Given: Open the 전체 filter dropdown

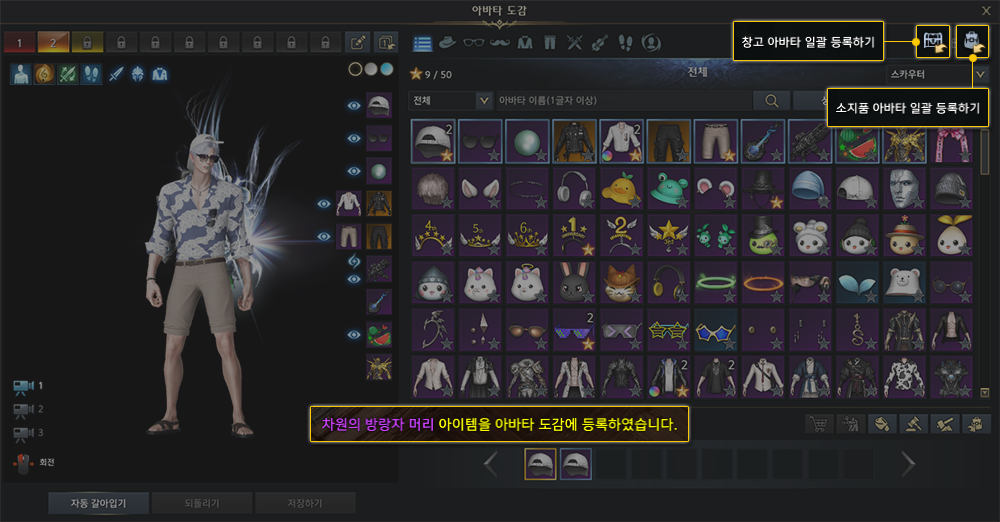Looking at the screenshot, I should tap(451, 100).
